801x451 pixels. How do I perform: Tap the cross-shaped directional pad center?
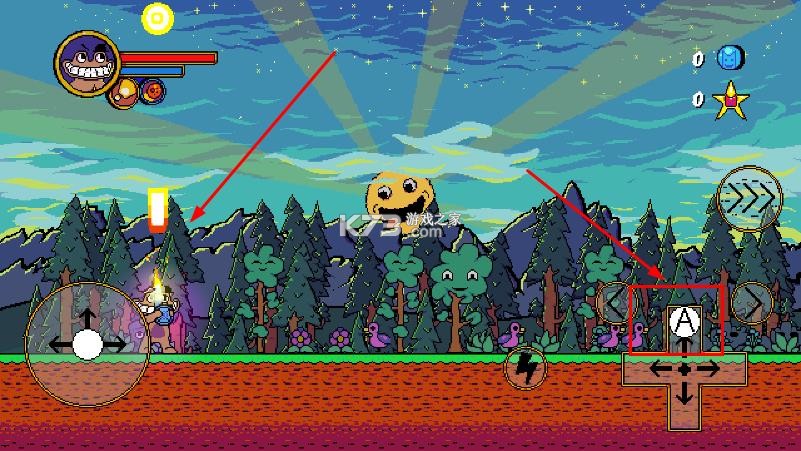(684, 369)
